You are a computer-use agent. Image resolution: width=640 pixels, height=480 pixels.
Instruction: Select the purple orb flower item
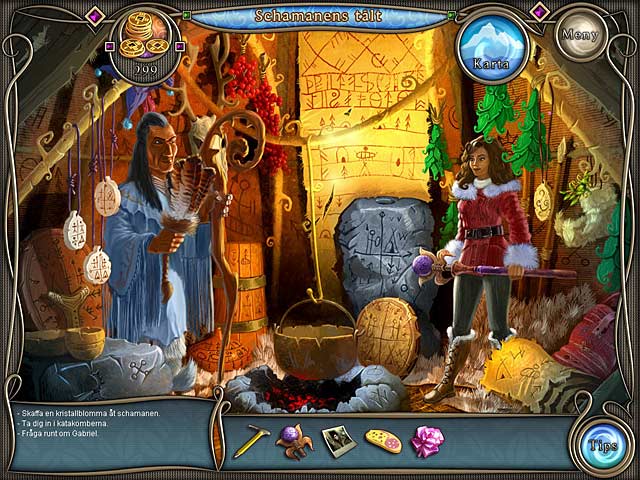294,440
